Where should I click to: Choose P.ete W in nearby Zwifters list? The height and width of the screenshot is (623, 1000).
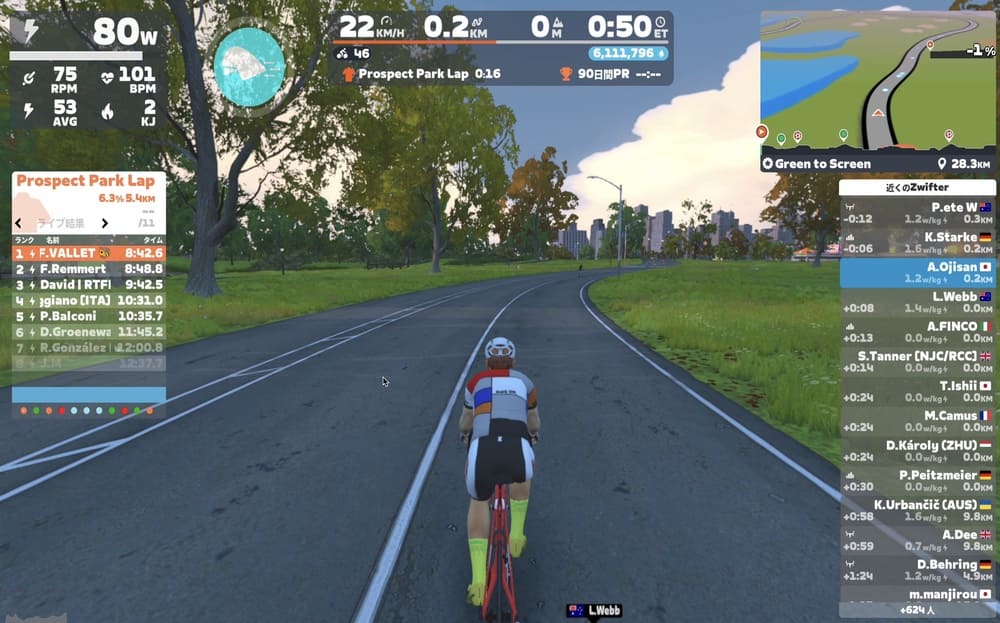click(x=917, y=212)
